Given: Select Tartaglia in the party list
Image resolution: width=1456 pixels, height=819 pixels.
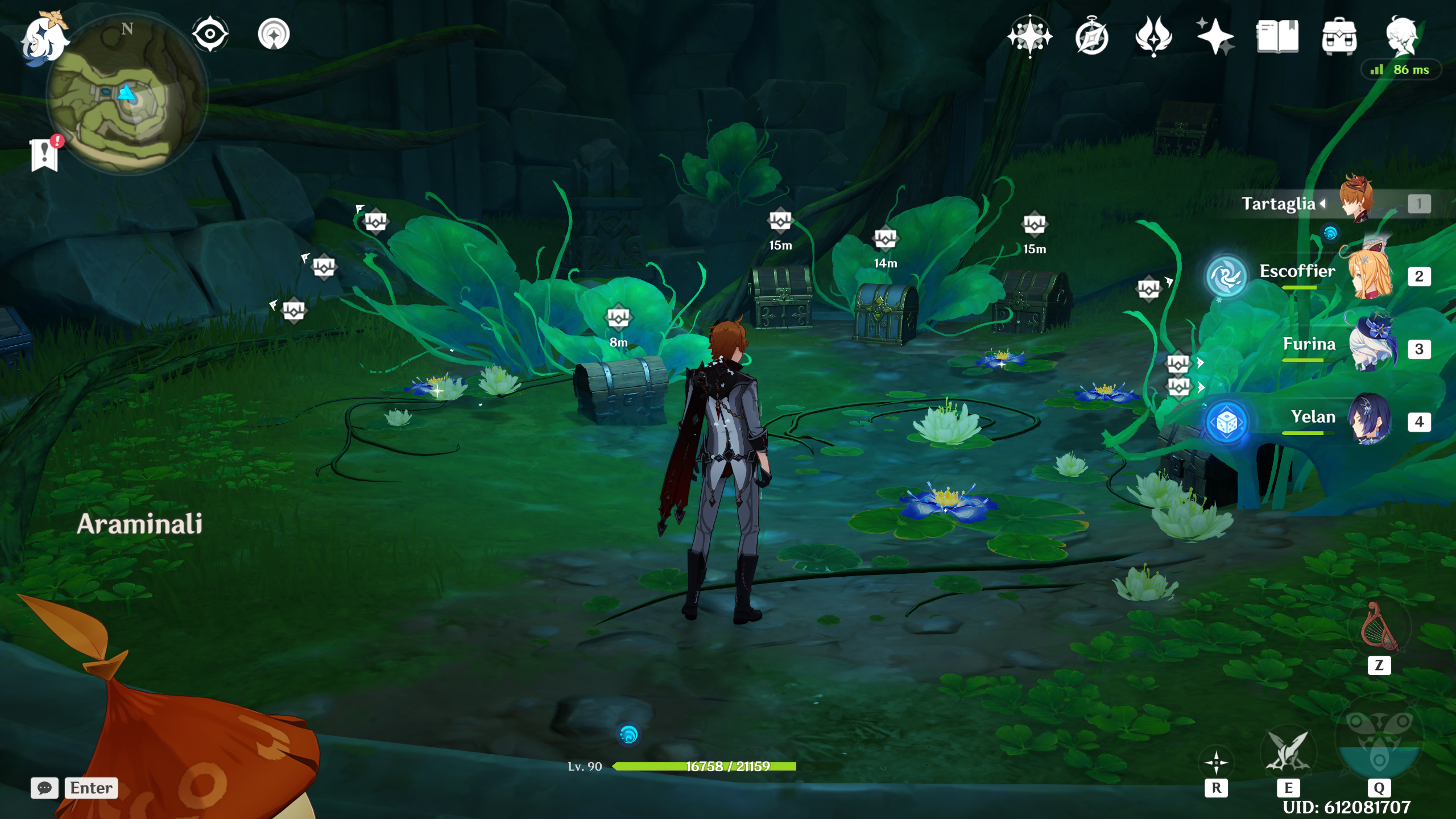Looking at the screenshot, I should [1356, 202].
